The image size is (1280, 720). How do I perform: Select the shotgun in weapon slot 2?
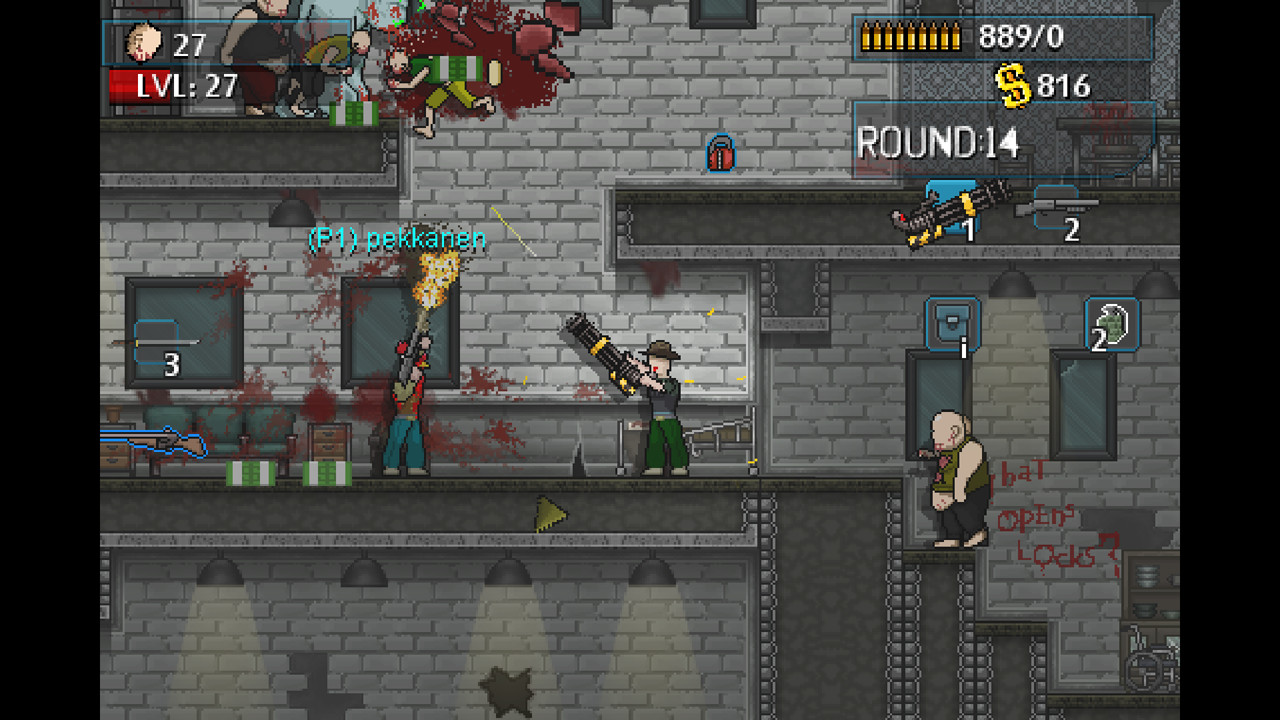click(1060, 207)
